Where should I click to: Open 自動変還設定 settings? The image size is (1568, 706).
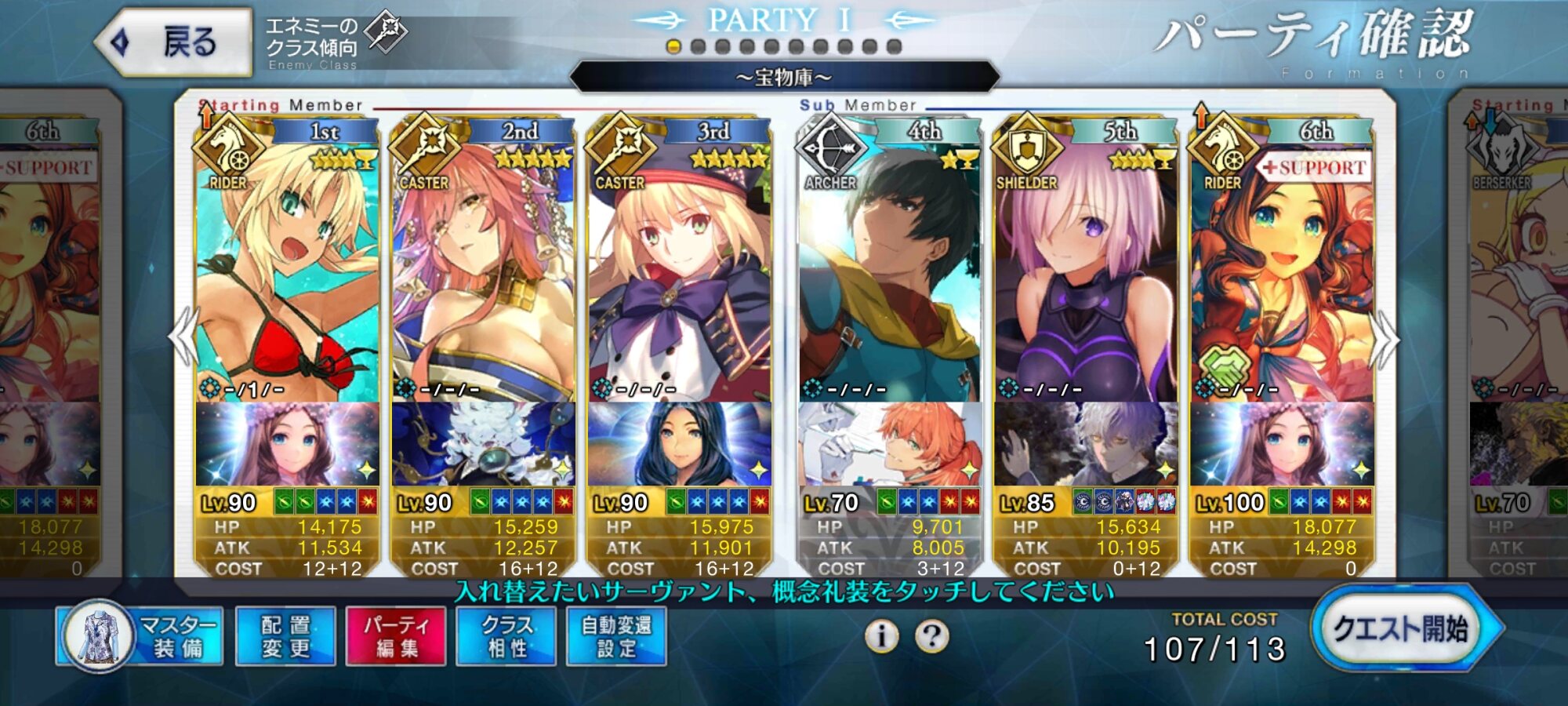[616, 636]
